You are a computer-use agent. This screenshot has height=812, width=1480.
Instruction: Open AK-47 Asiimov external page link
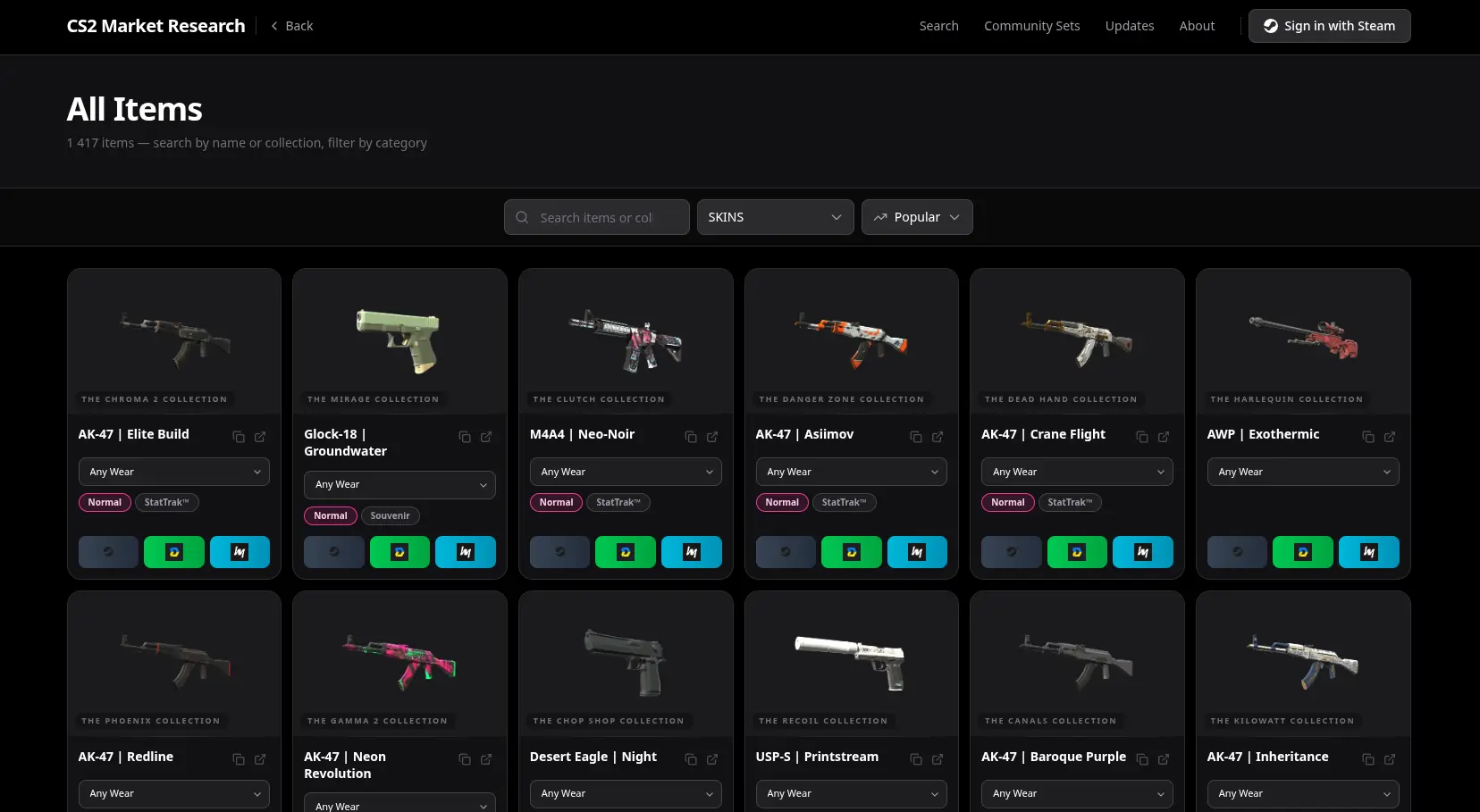point(938,437)
